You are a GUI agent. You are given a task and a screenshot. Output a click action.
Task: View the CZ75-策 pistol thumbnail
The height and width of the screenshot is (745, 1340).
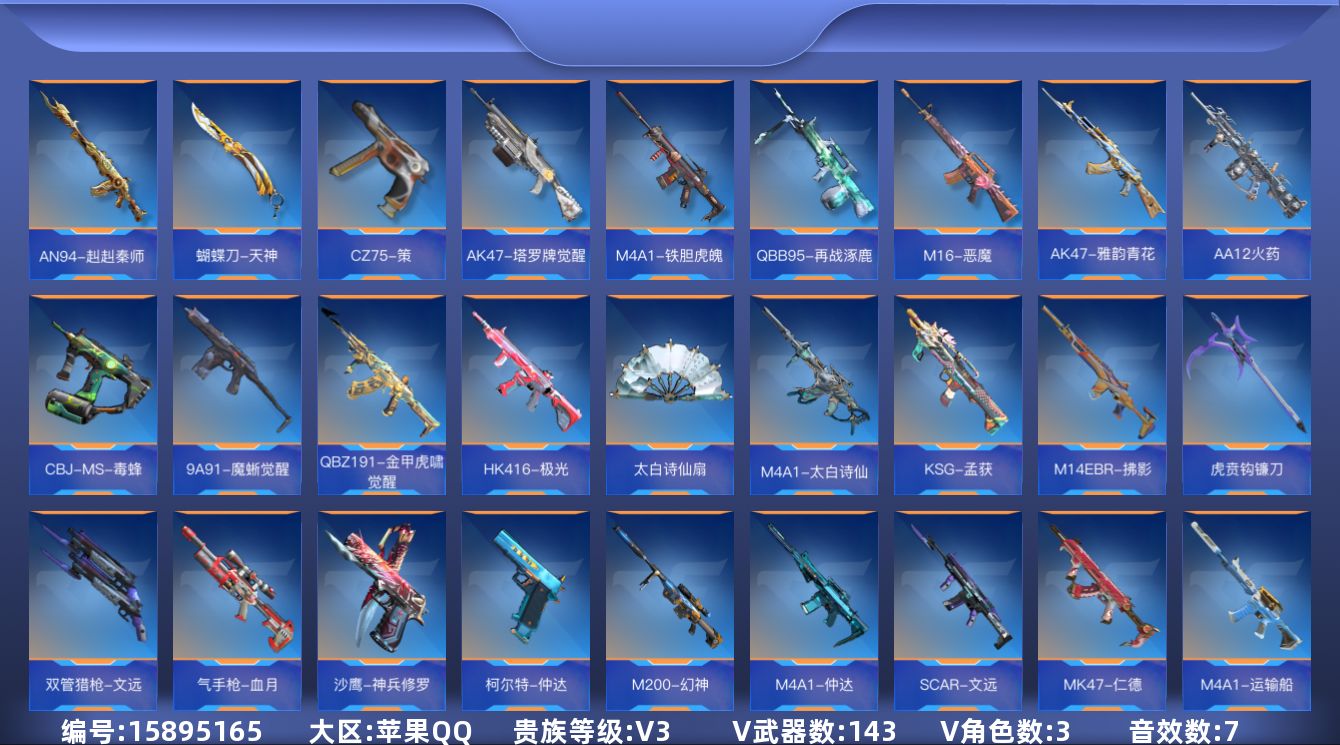pos(381,170)
